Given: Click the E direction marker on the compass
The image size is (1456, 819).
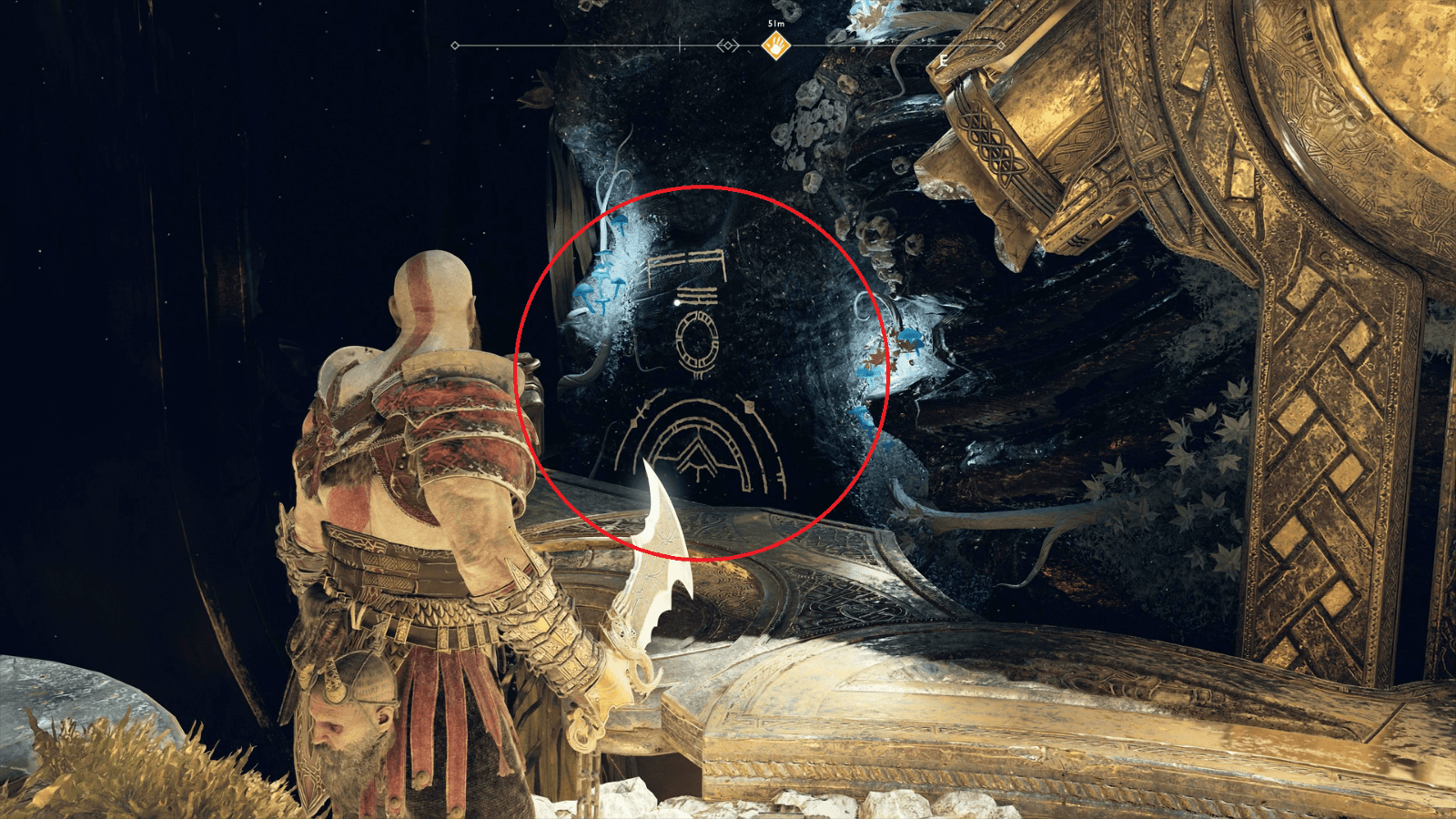Looking at the screenshot, I should [944, 60].
